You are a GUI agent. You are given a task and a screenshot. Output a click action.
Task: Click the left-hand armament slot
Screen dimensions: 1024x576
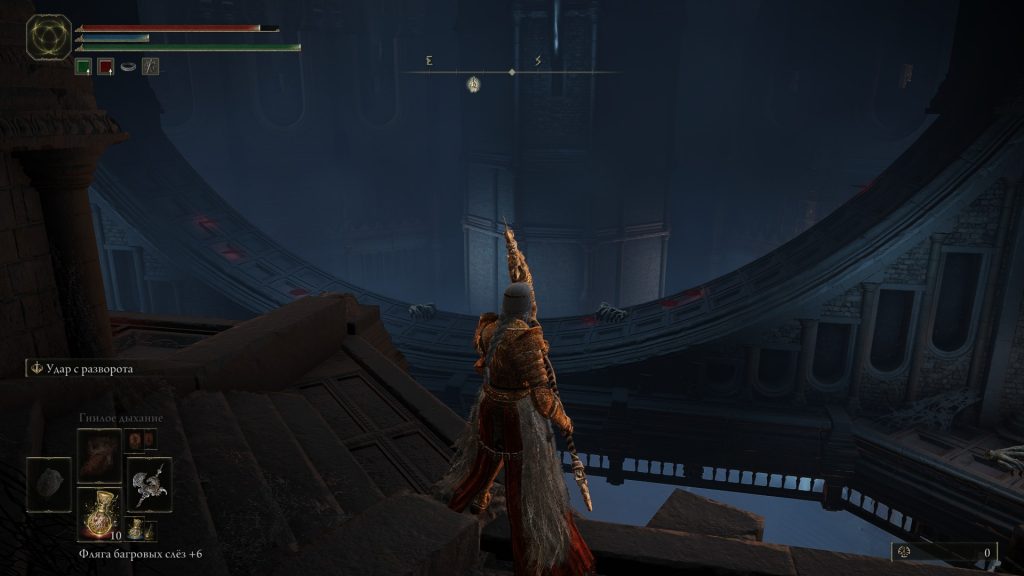coord(48,484)
